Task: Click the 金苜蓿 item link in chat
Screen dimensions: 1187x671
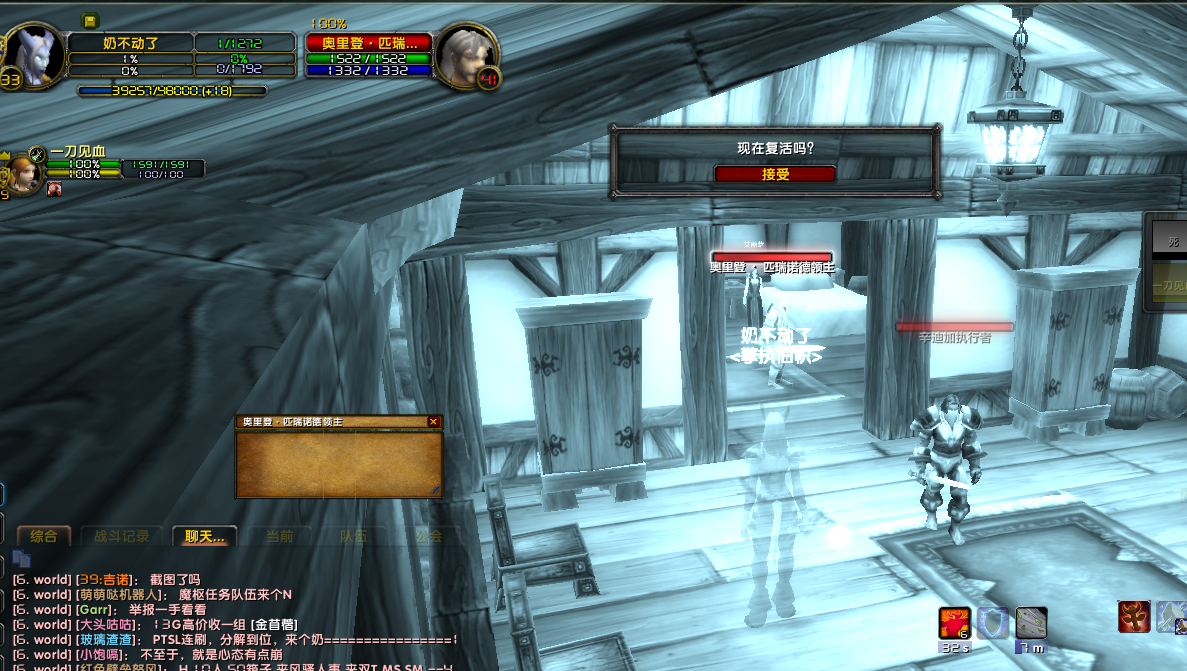Action: [274, 624]
